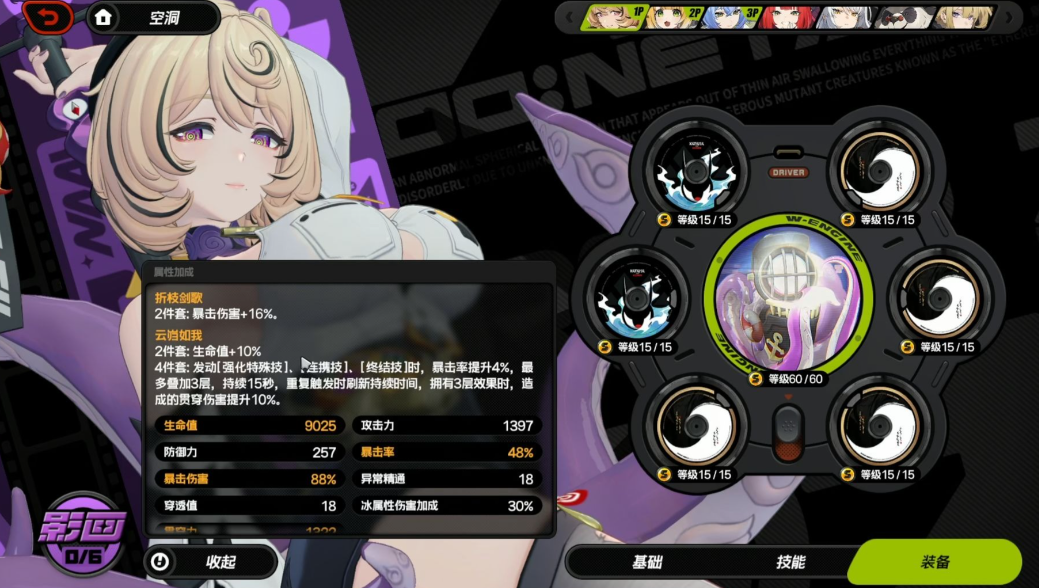The height and width of the screenshot is (588, 1039).
Task: Choose the panda character portrait
Action: (905, 17)
